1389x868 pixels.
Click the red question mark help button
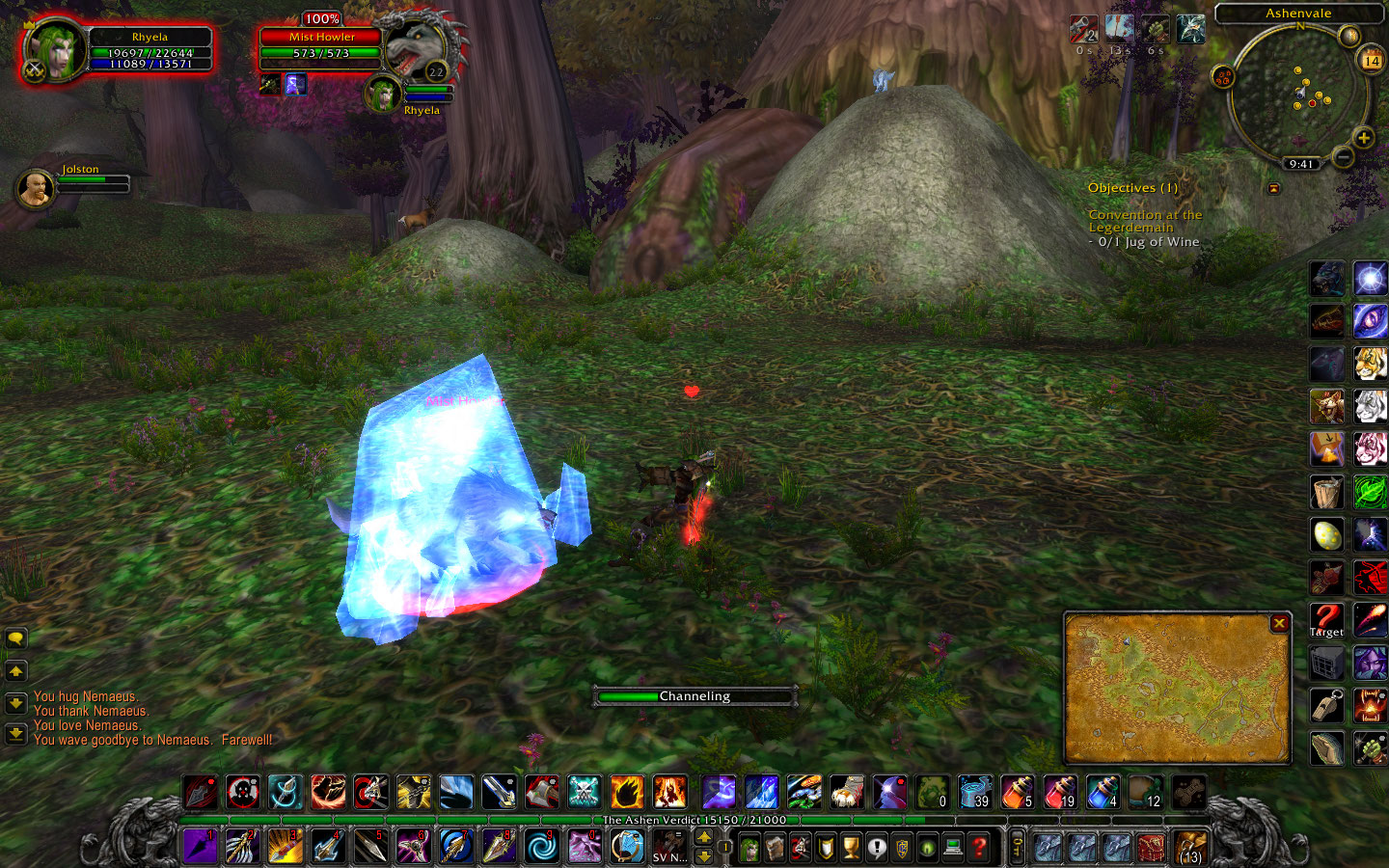[x=980, y=848]
